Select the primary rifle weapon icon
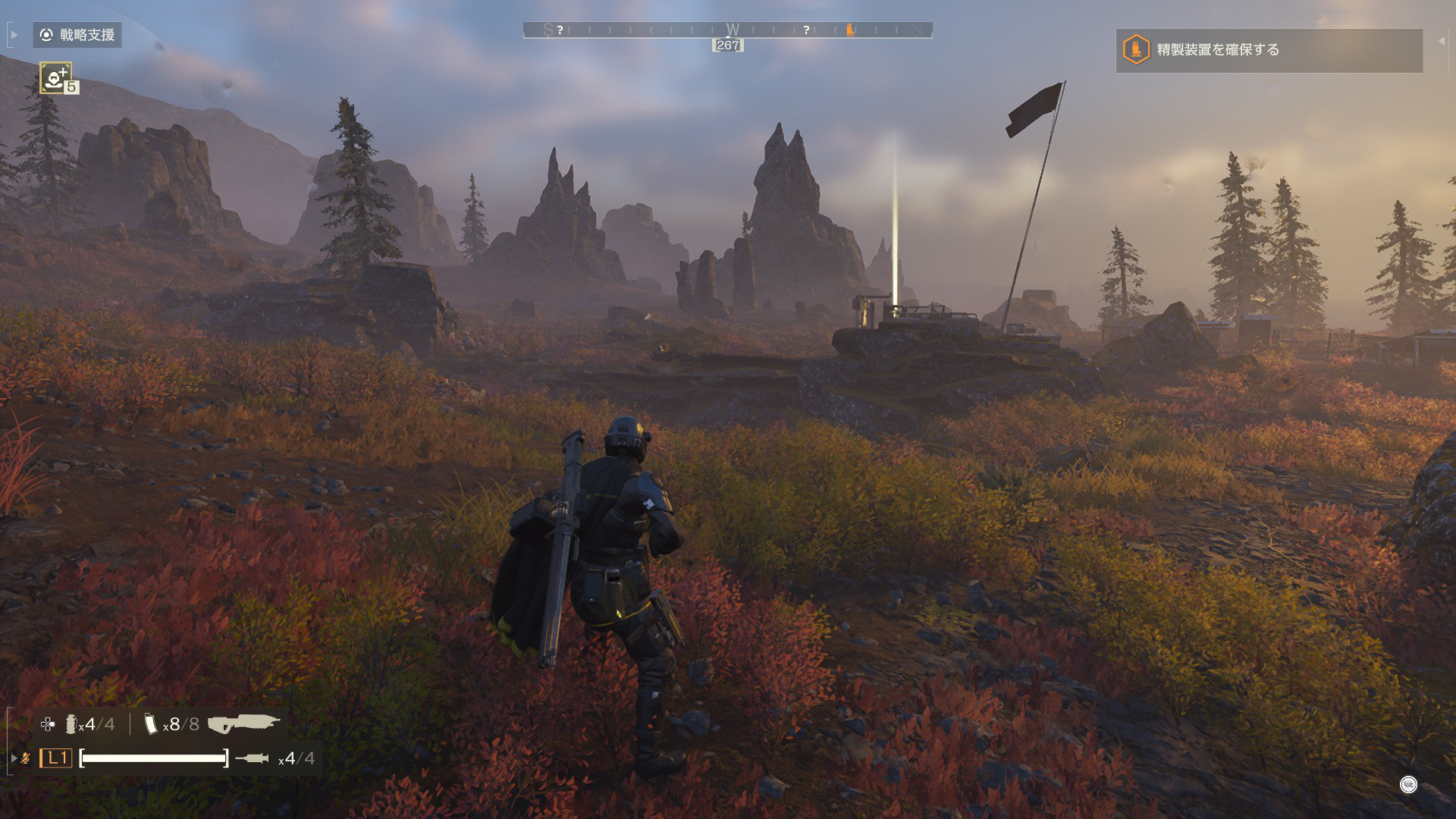1456x819 pixels. pos(243,723)
